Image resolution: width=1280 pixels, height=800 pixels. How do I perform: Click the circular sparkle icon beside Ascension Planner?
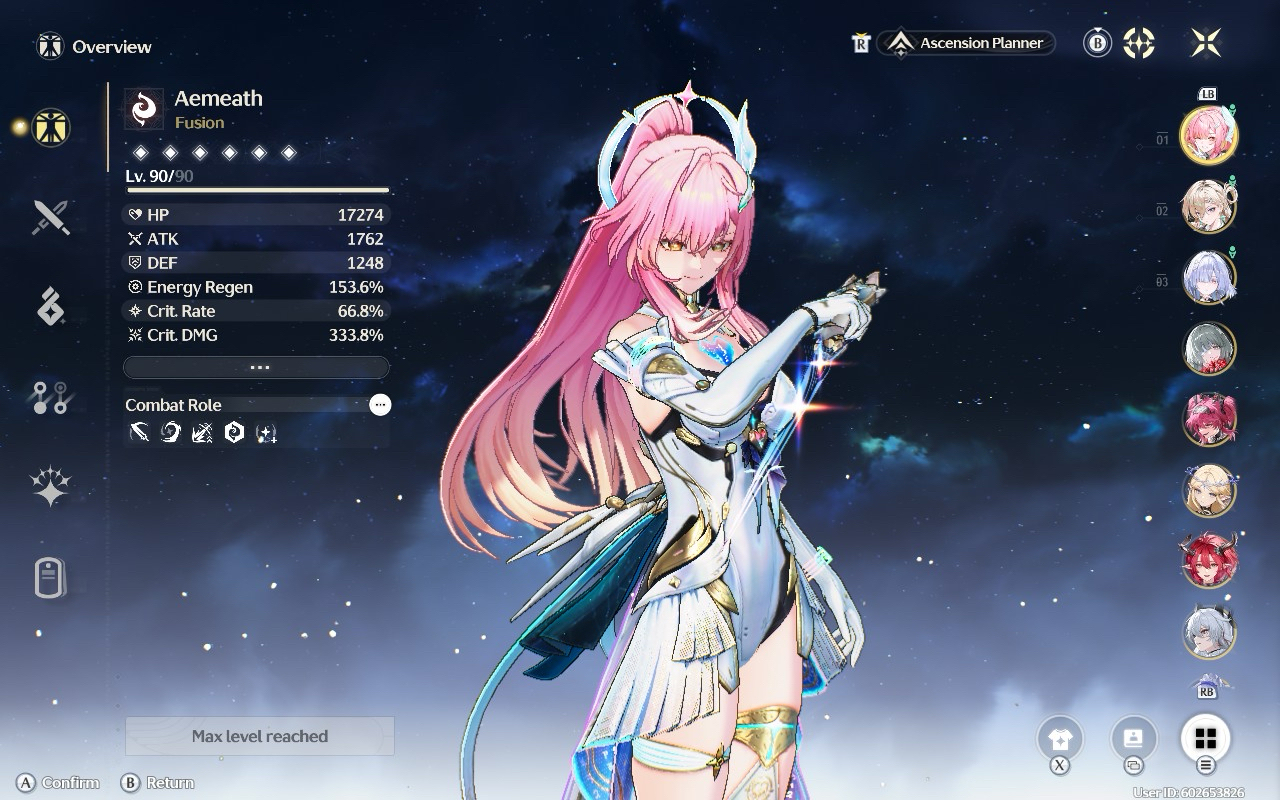(x=1139, y=43)
